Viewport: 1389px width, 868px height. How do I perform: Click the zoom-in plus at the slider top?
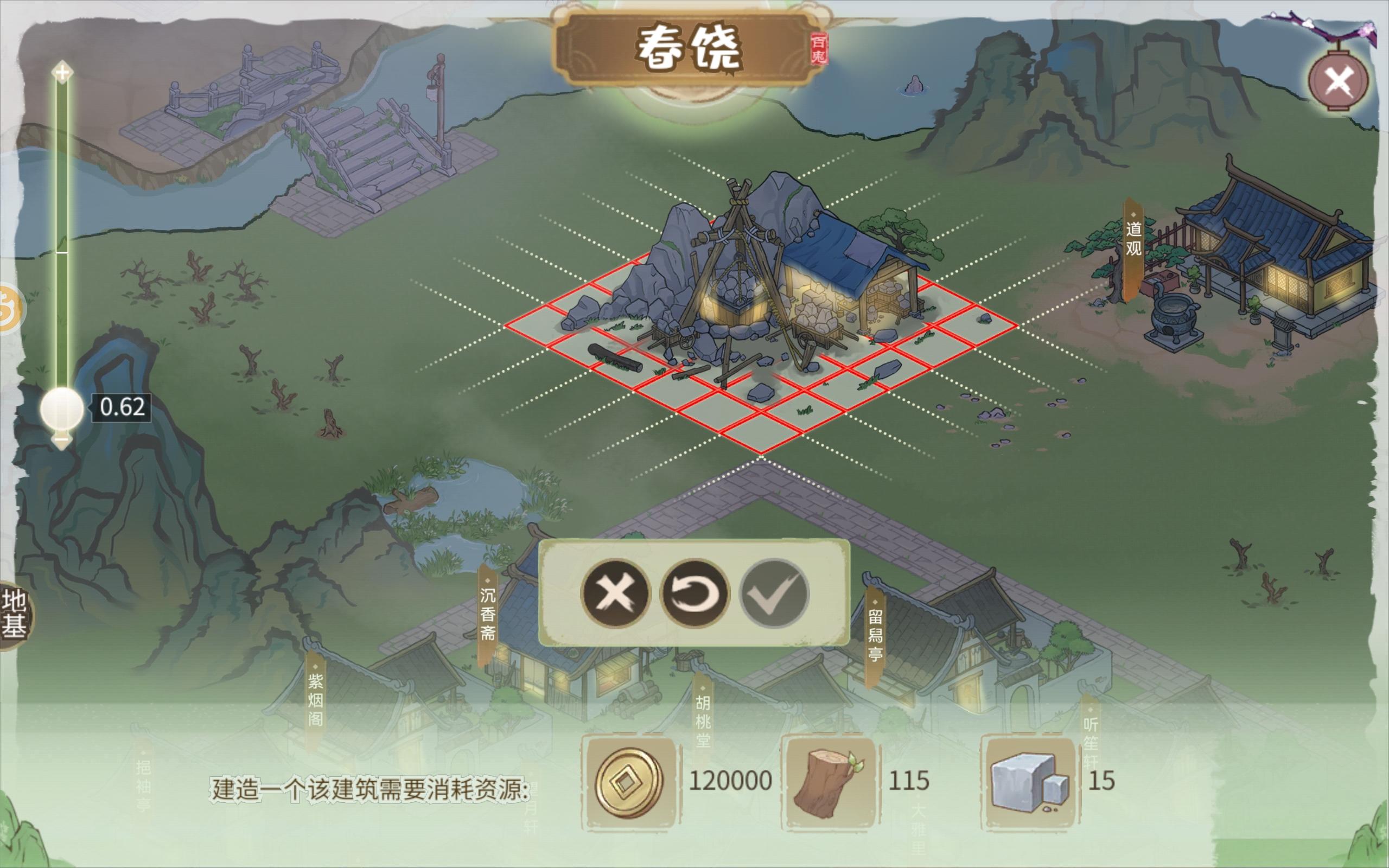pos(61,71)
